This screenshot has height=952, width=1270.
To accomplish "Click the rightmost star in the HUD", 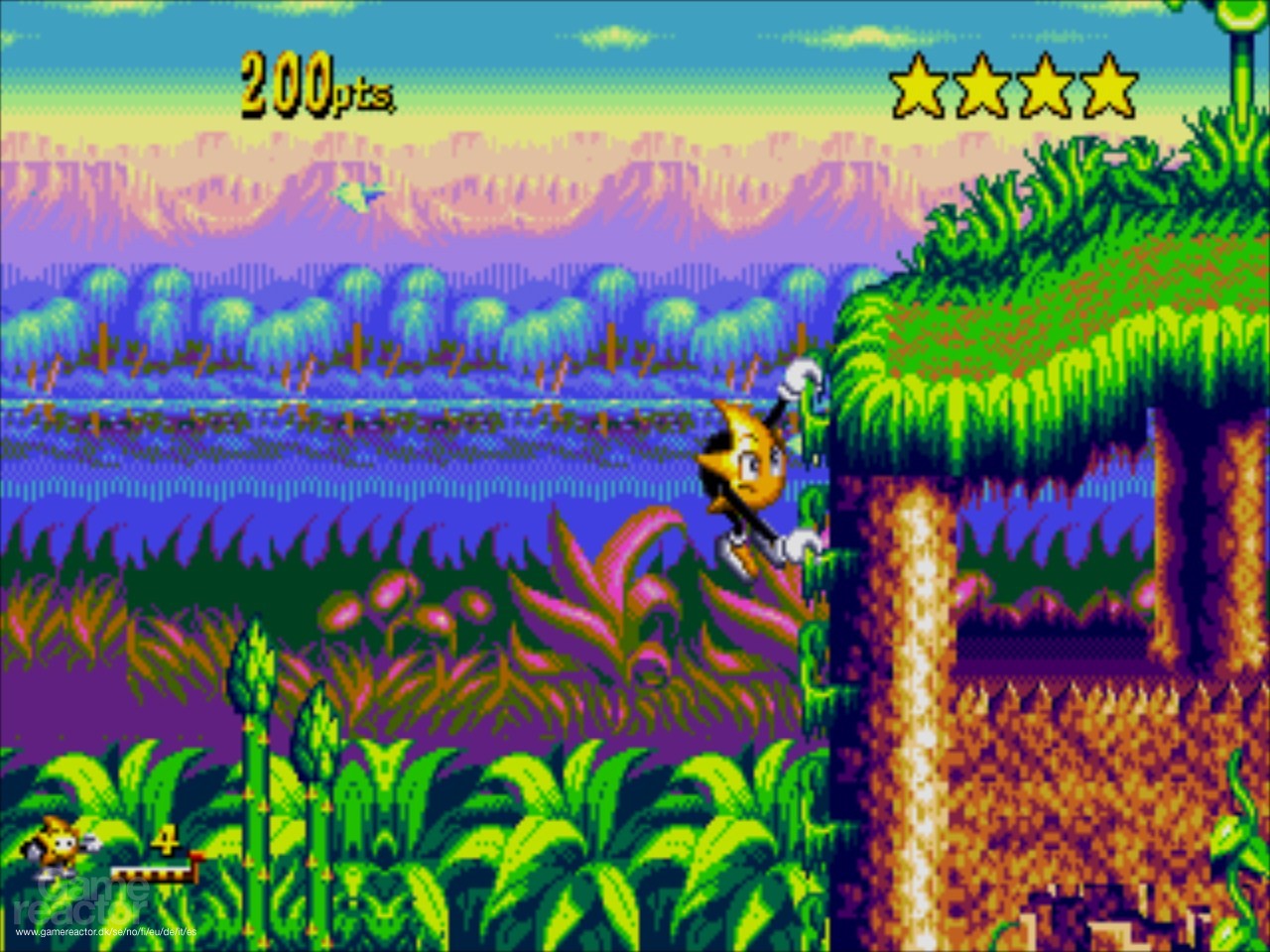I will pos(1111,84).
